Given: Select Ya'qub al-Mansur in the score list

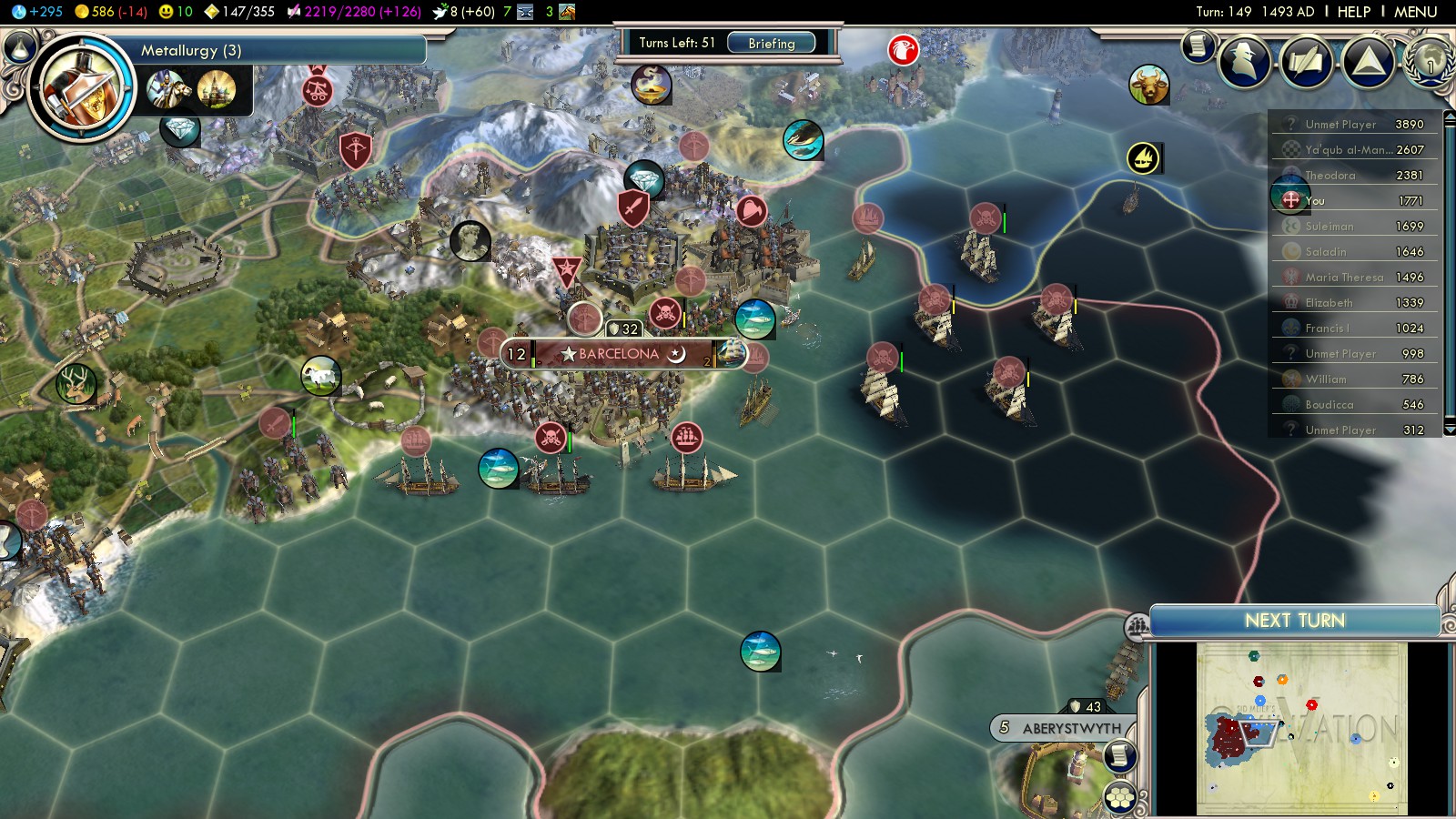Looking at the screenshot, I should tap(1349, 149).
